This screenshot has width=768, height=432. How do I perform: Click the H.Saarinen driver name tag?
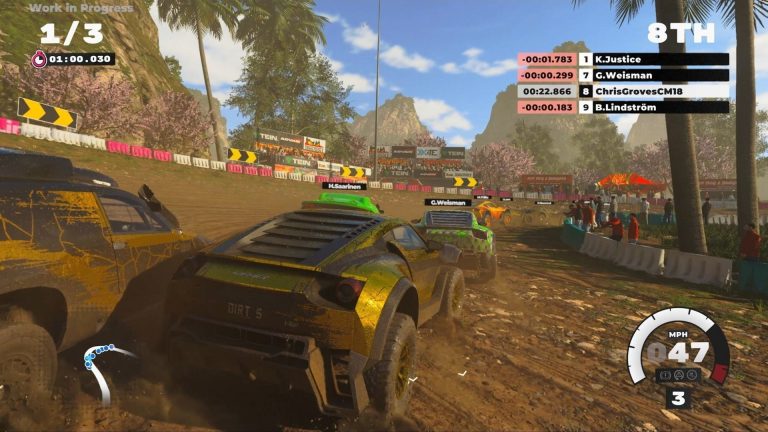(x=343, y=185)
